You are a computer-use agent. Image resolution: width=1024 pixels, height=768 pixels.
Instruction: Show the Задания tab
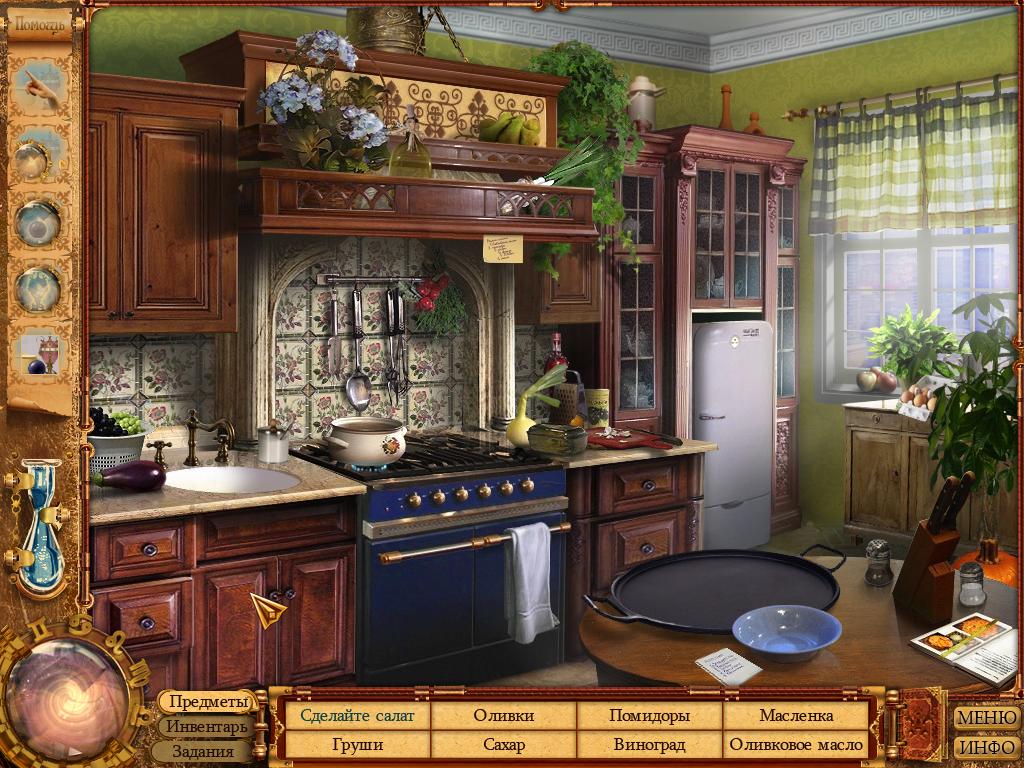[x=202, y=751]
